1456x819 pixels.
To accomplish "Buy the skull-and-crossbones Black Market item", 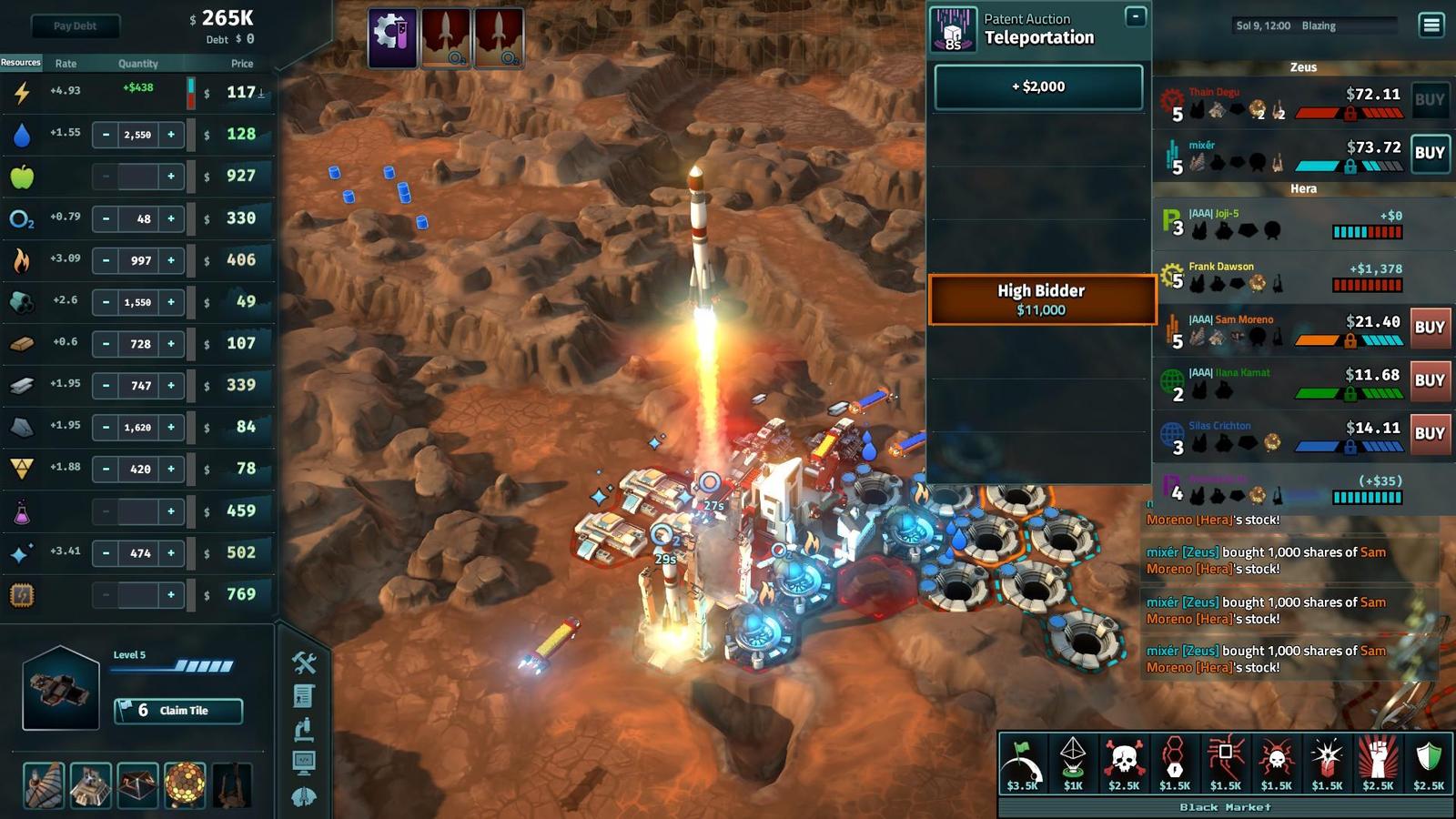I will pyautogui.click(x=1124, y=763).
